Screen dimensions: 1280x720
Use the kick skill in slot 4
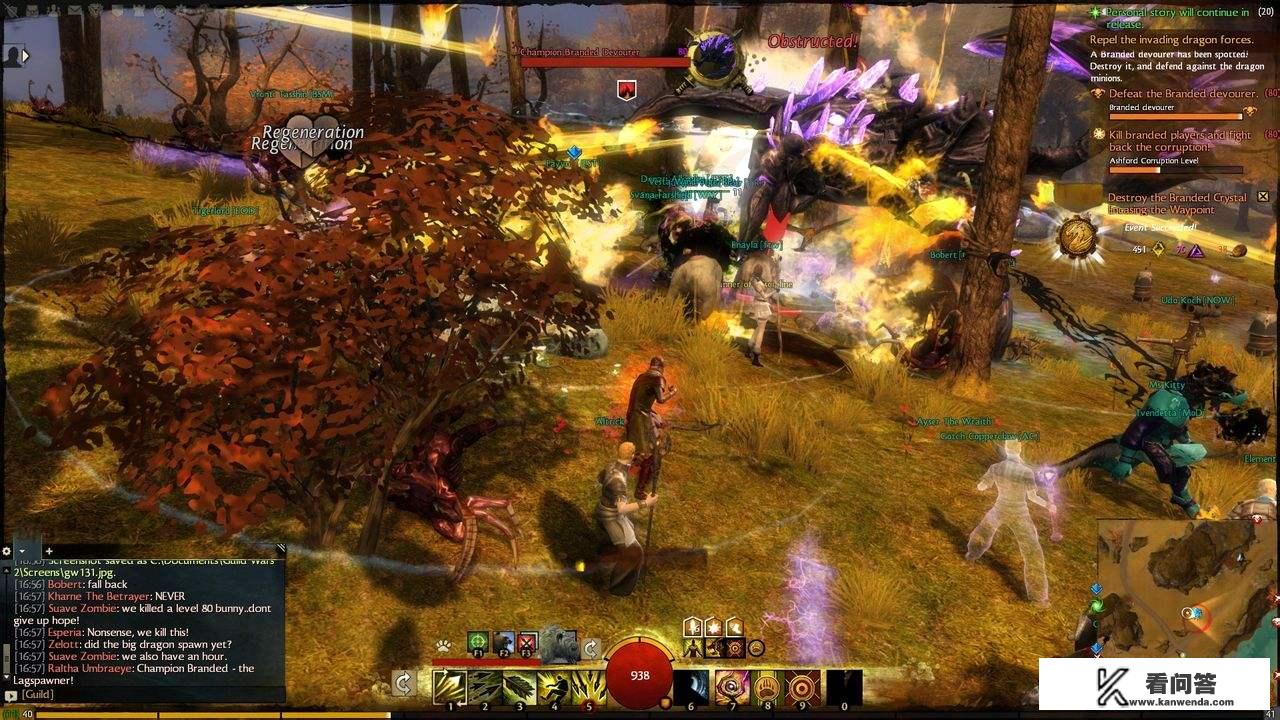[x=554, y=686]
